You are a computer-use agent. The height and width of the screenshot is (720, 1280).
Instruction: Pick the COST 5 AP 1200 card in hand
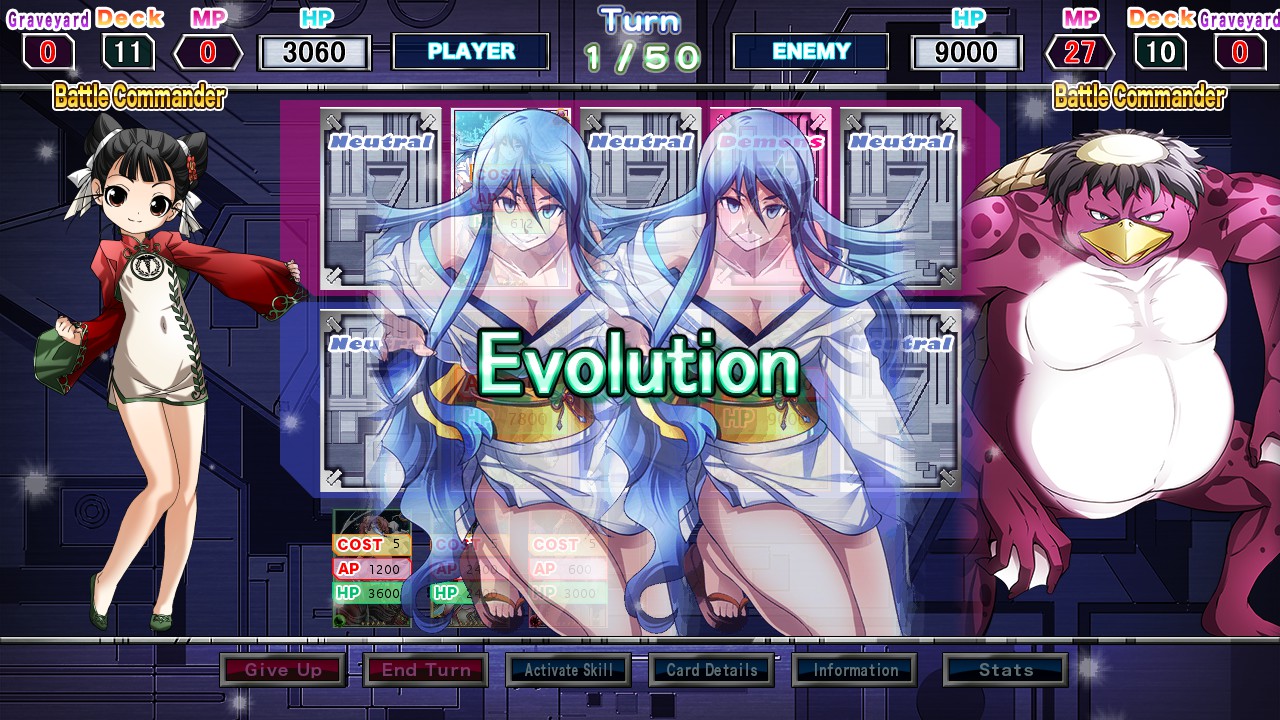coord(371,567)
